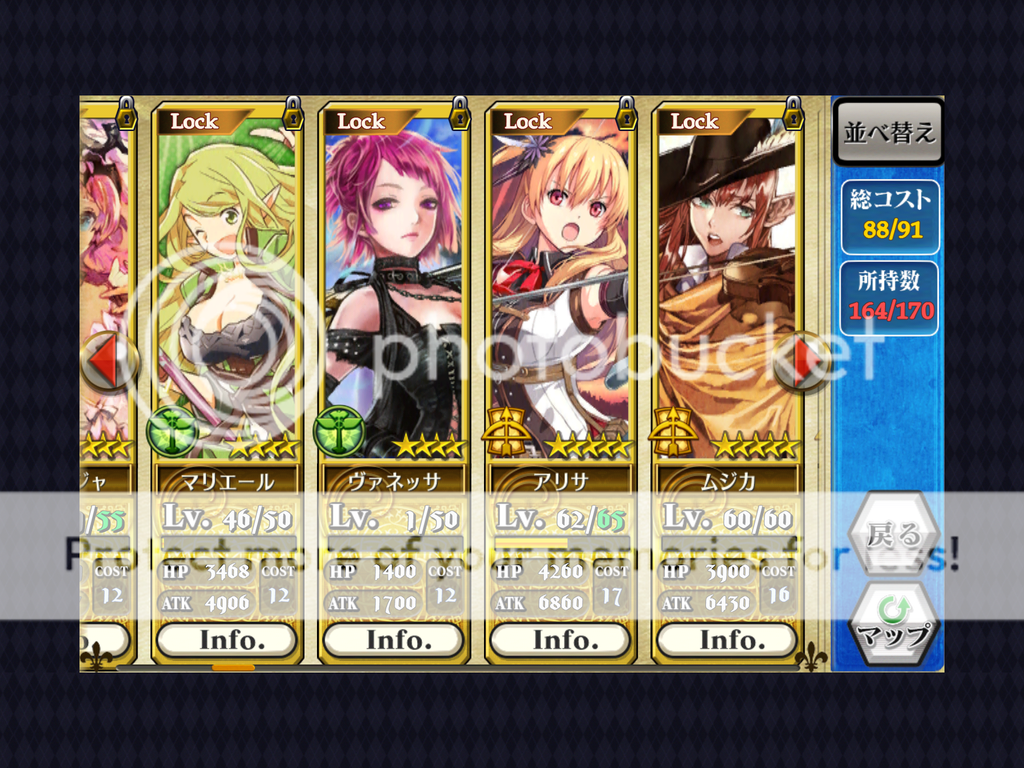Open the マップ map button
Viewport: 1024px width, 768px height.
point(894,624)
